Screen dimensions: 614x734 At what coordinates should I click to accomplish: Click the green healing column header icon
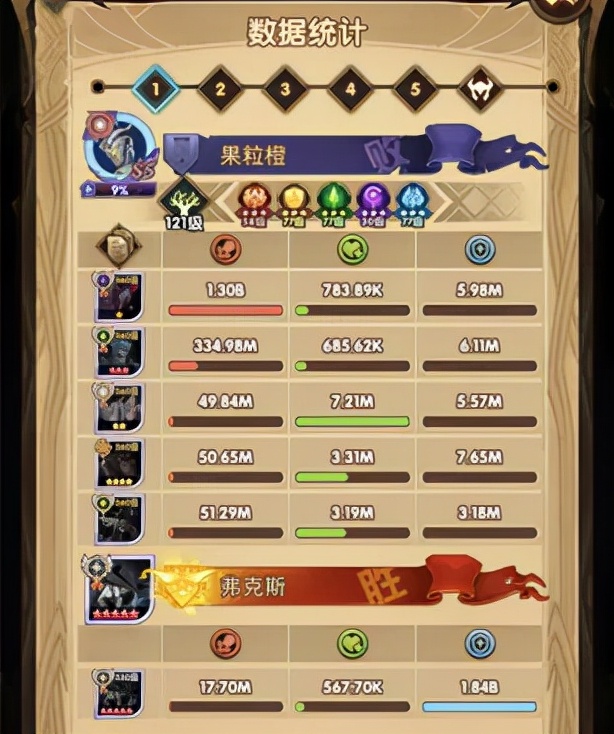click(x=352, y=249)
